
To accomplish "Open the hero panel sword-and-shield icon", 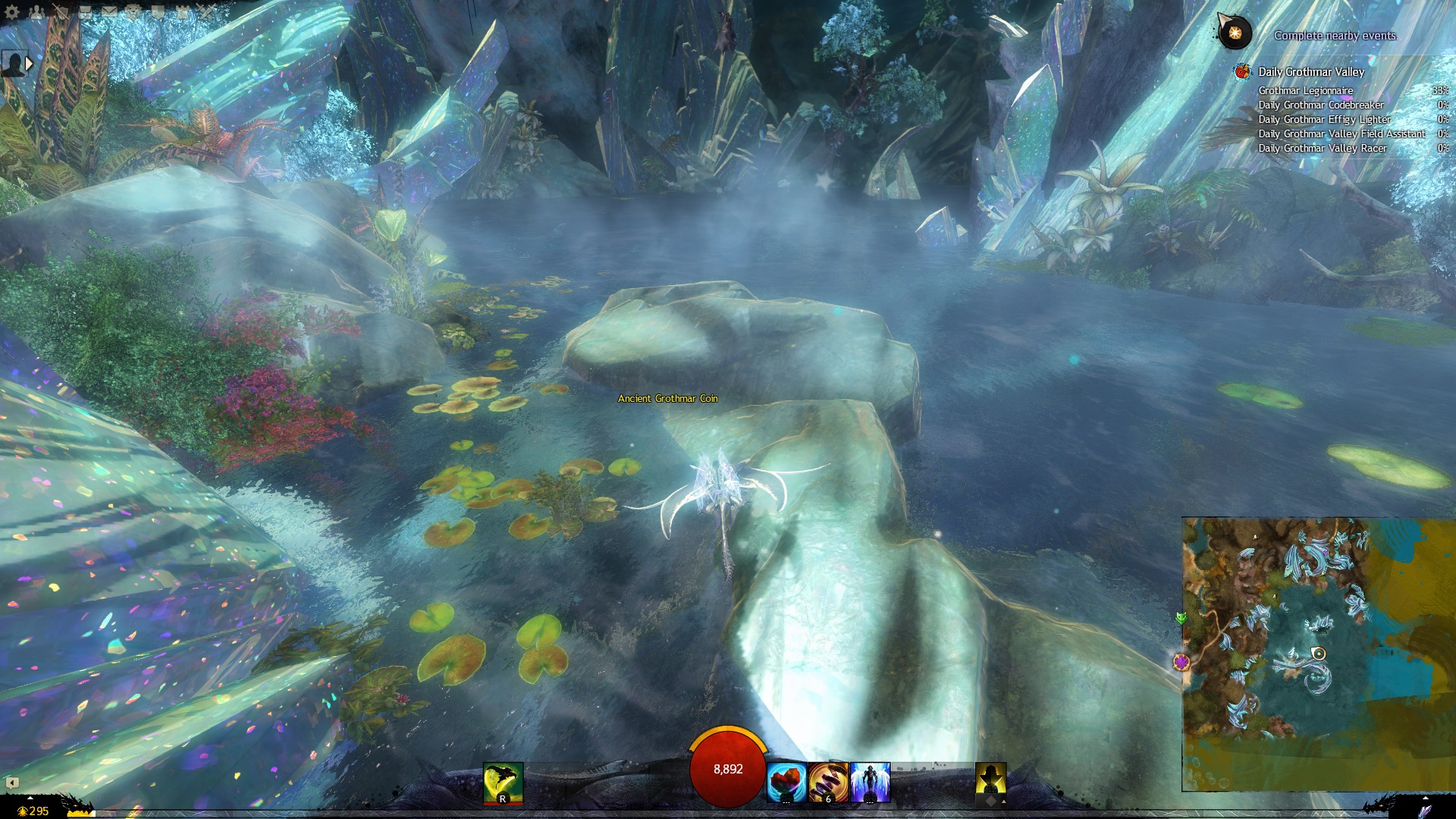I will point(61,12).
